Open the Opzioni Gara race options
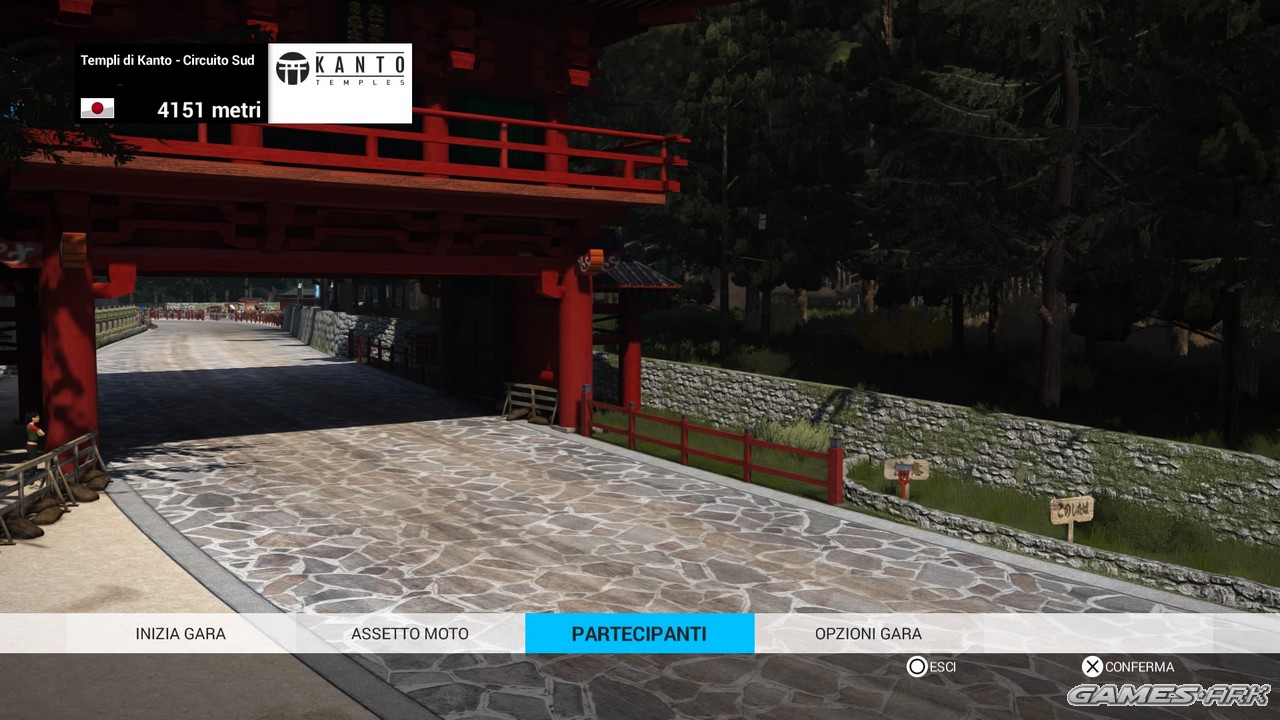 [868, 633]
